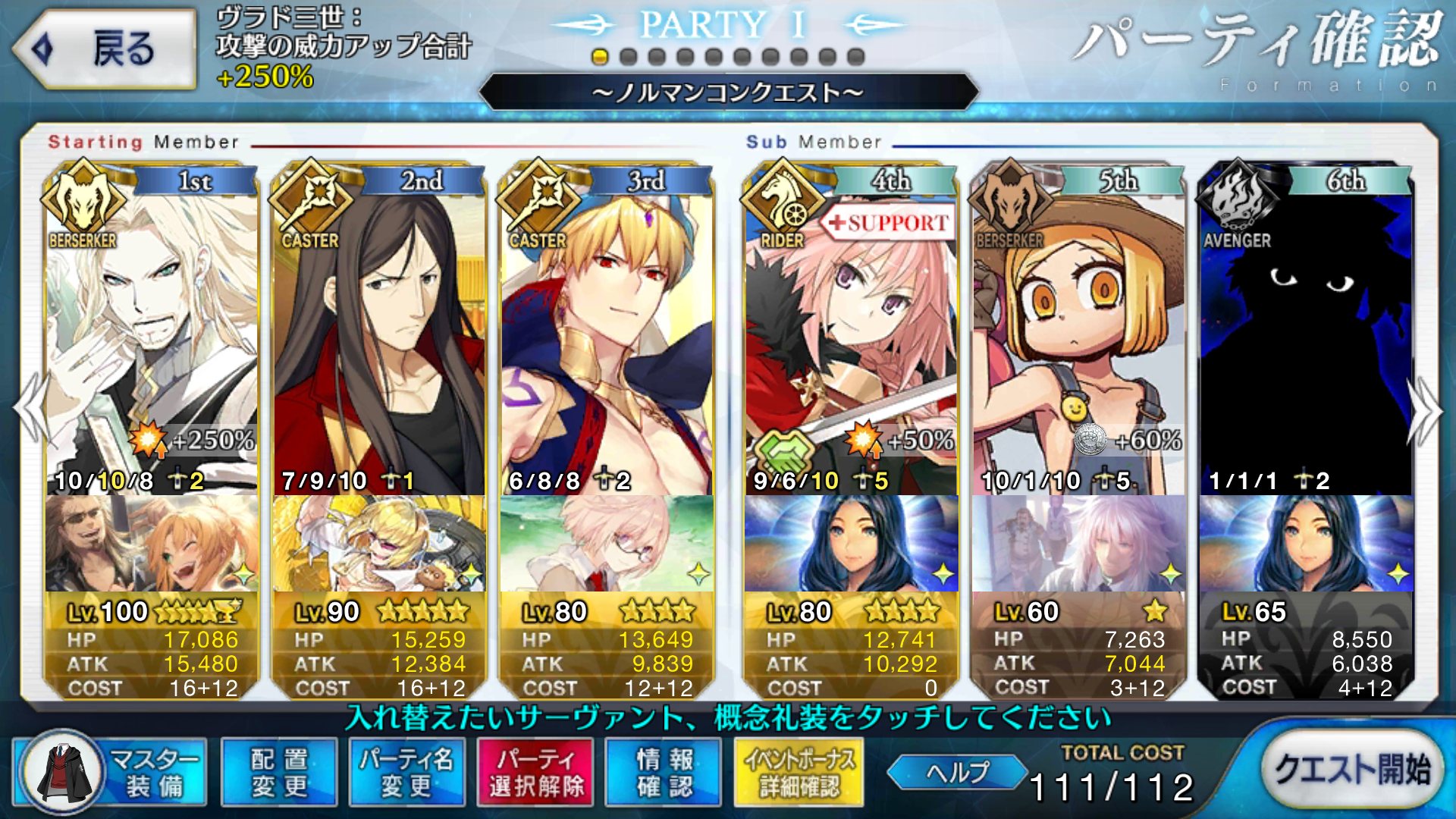This screenshot has width=1456, height=819.
Task: Switch to previous party with left arrow
Action: (32, 409)
